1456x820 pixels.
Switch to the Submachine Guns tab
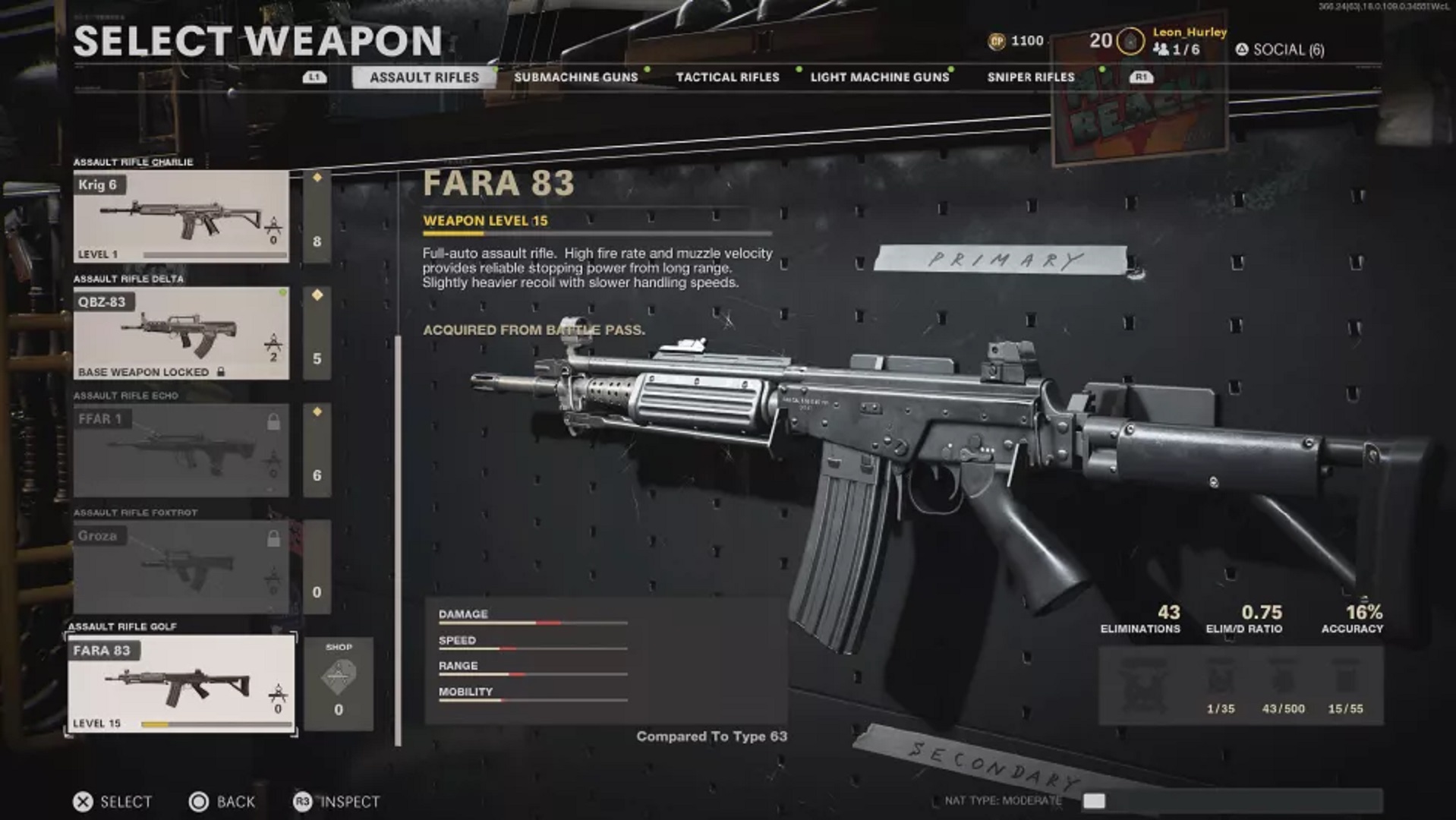(575, 77)
